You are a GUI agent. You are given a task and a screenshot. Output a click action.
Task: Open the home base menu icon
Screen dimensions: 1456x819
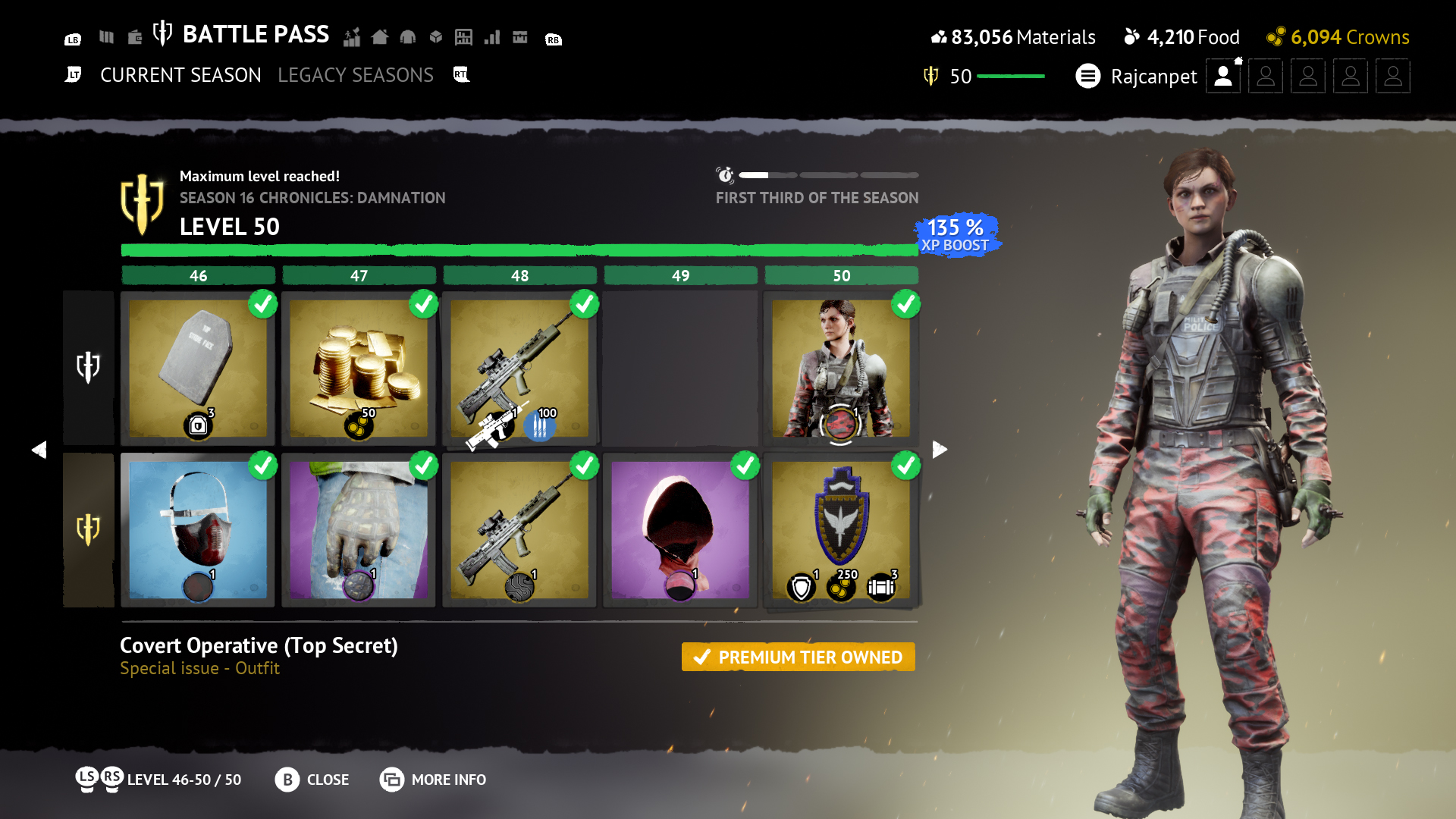(x=381, y=36)
